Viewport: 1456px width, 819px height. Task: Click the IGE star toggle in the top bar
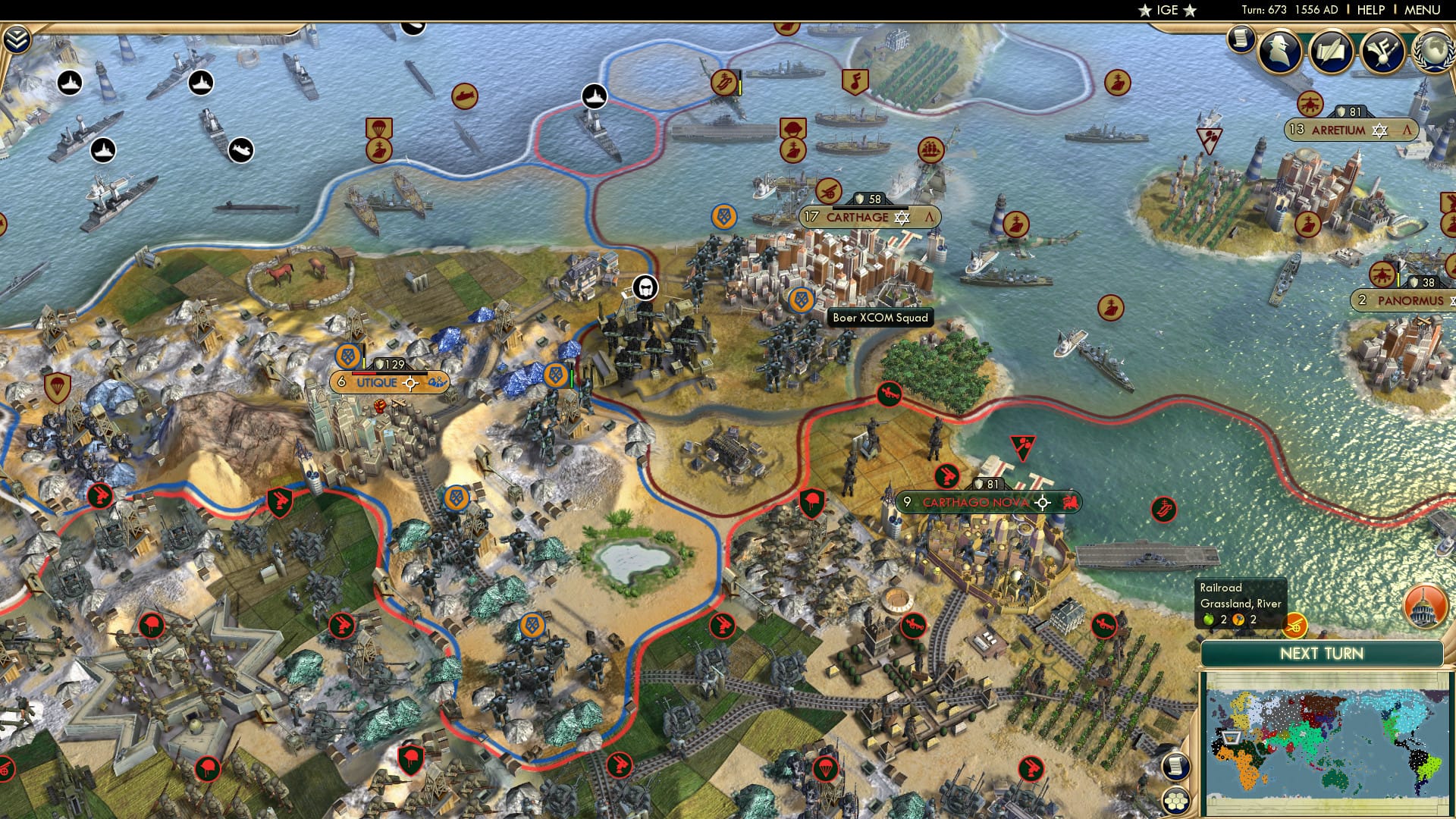pos(1144,10)
